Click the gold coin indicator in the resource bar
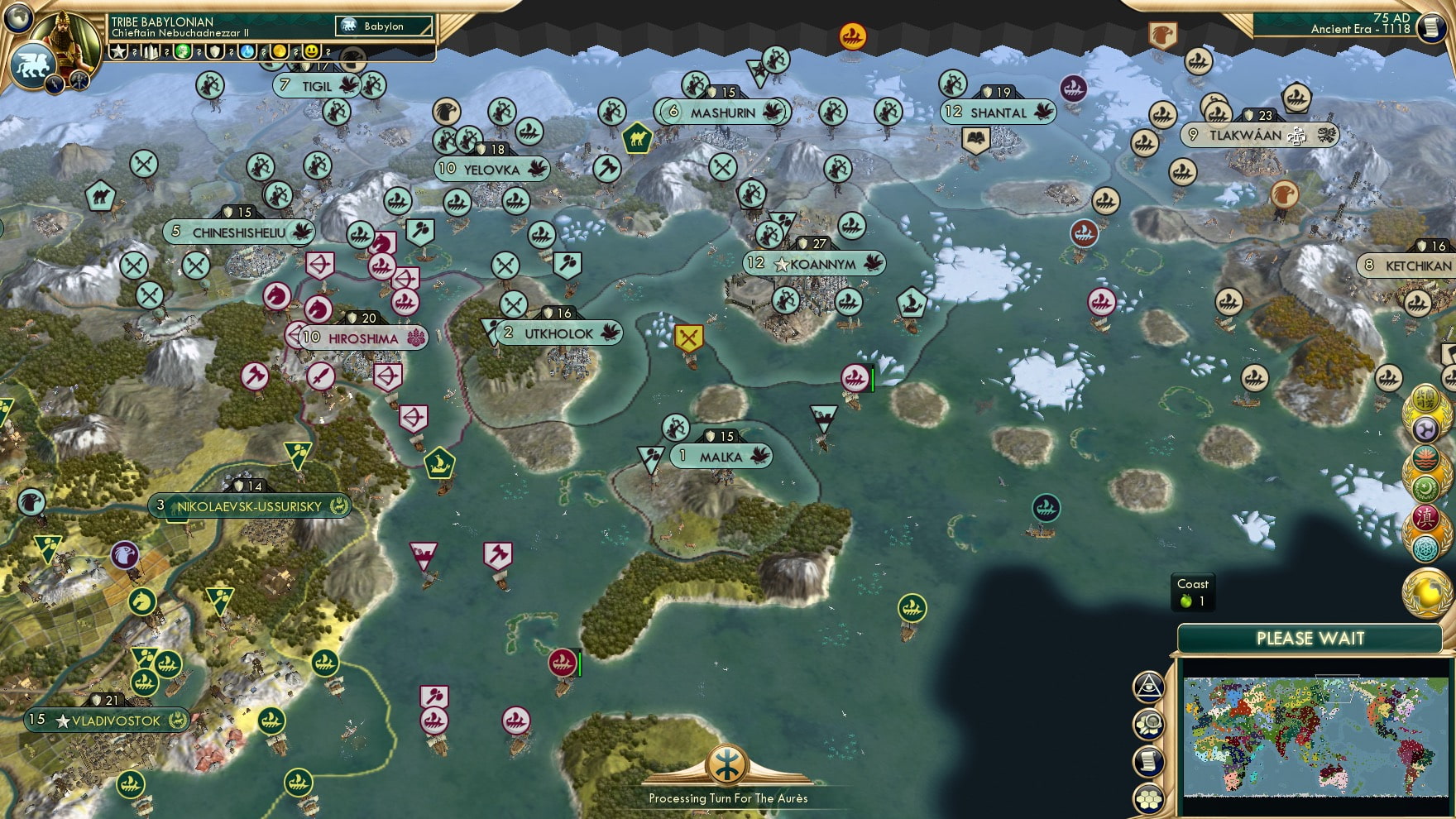This screenshot has height=819, width=1456. (279, 52)
